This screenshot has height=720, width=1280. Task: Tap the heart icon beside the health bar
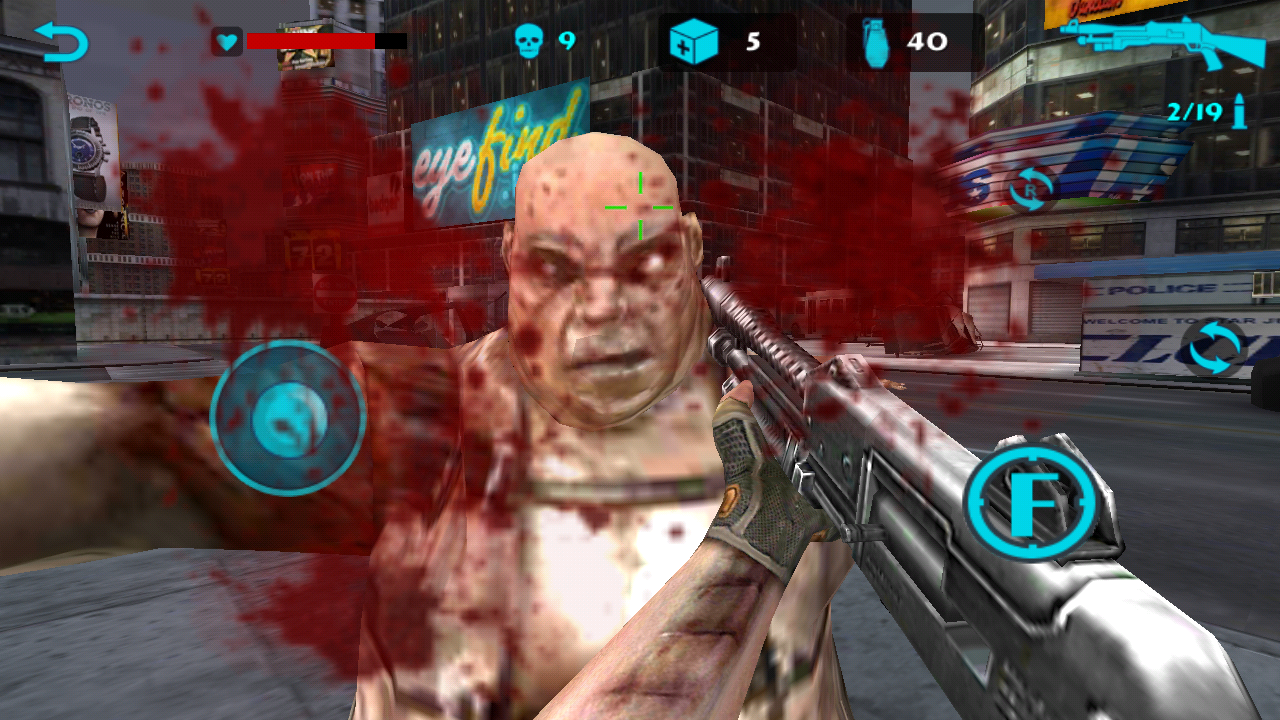click(x=228, y=41)
